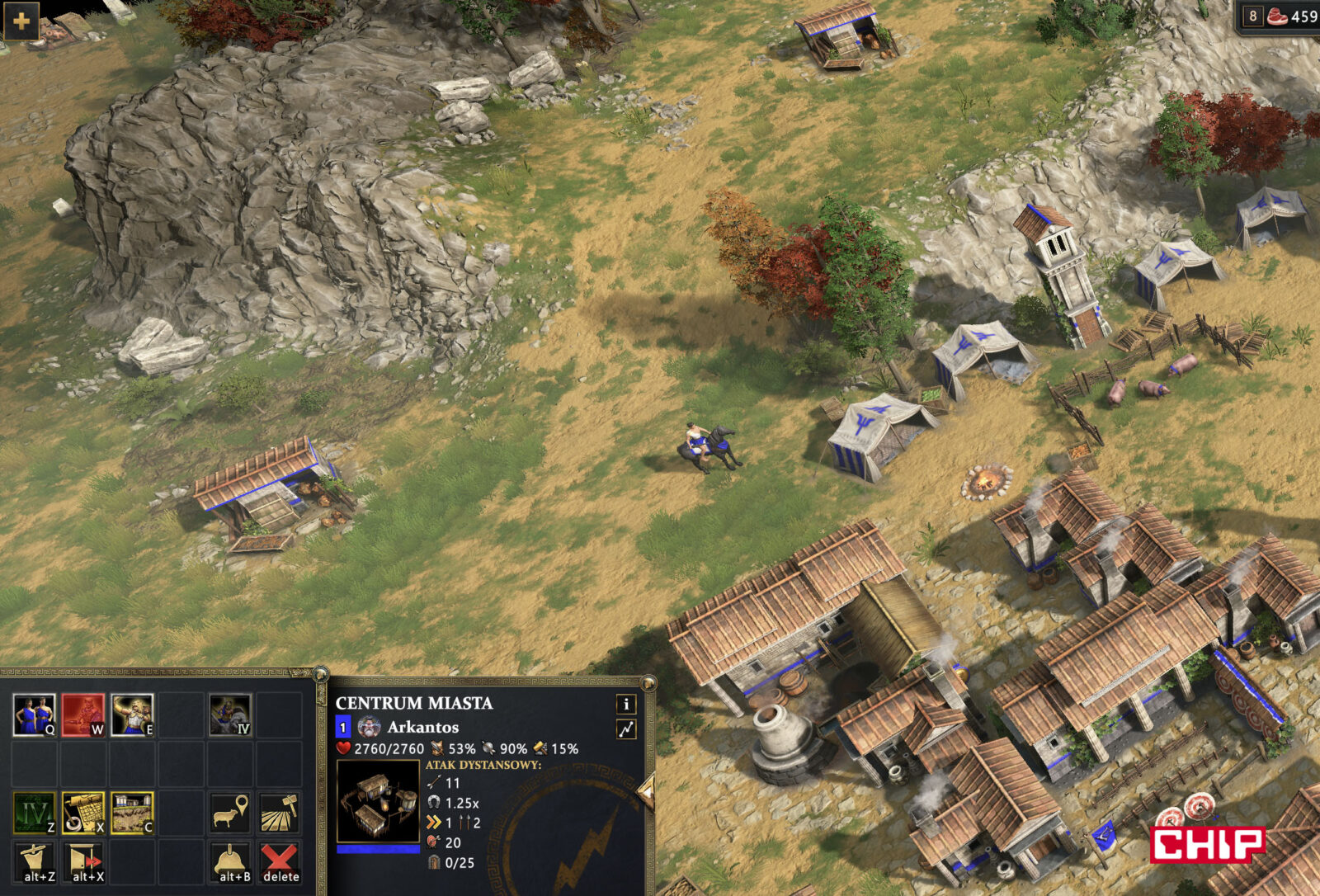Screen dimensions: 1320x896
Task: Research the scroll and mortar technology
Action: 82,813
